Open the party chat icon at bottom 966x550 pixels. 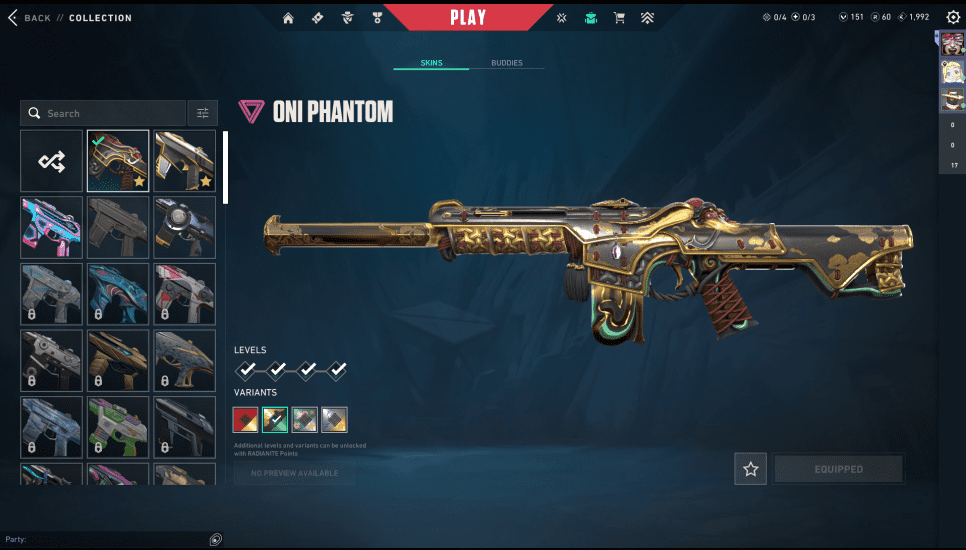click(x=215, y=539)
